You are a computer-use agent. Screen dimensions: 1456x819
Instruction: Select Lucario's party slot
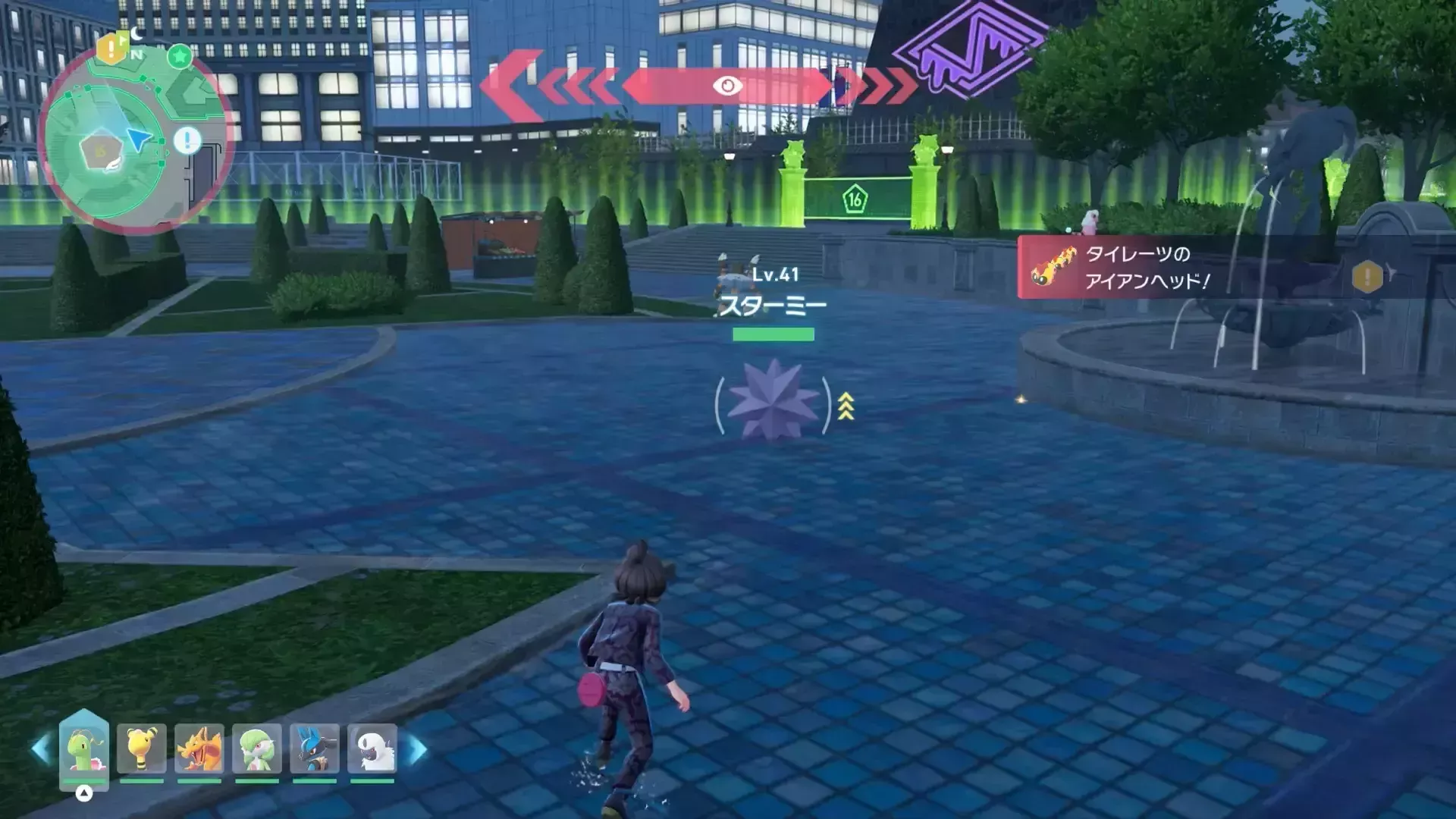point(313,749)
